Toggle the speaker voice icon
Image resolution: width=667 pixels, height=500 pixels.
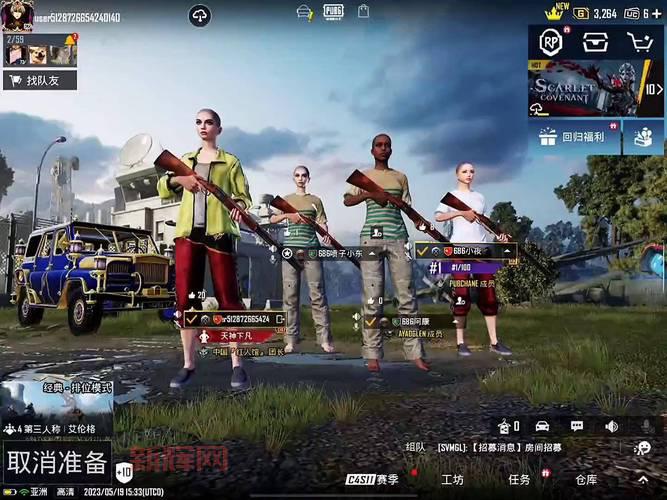coord(611,426)
